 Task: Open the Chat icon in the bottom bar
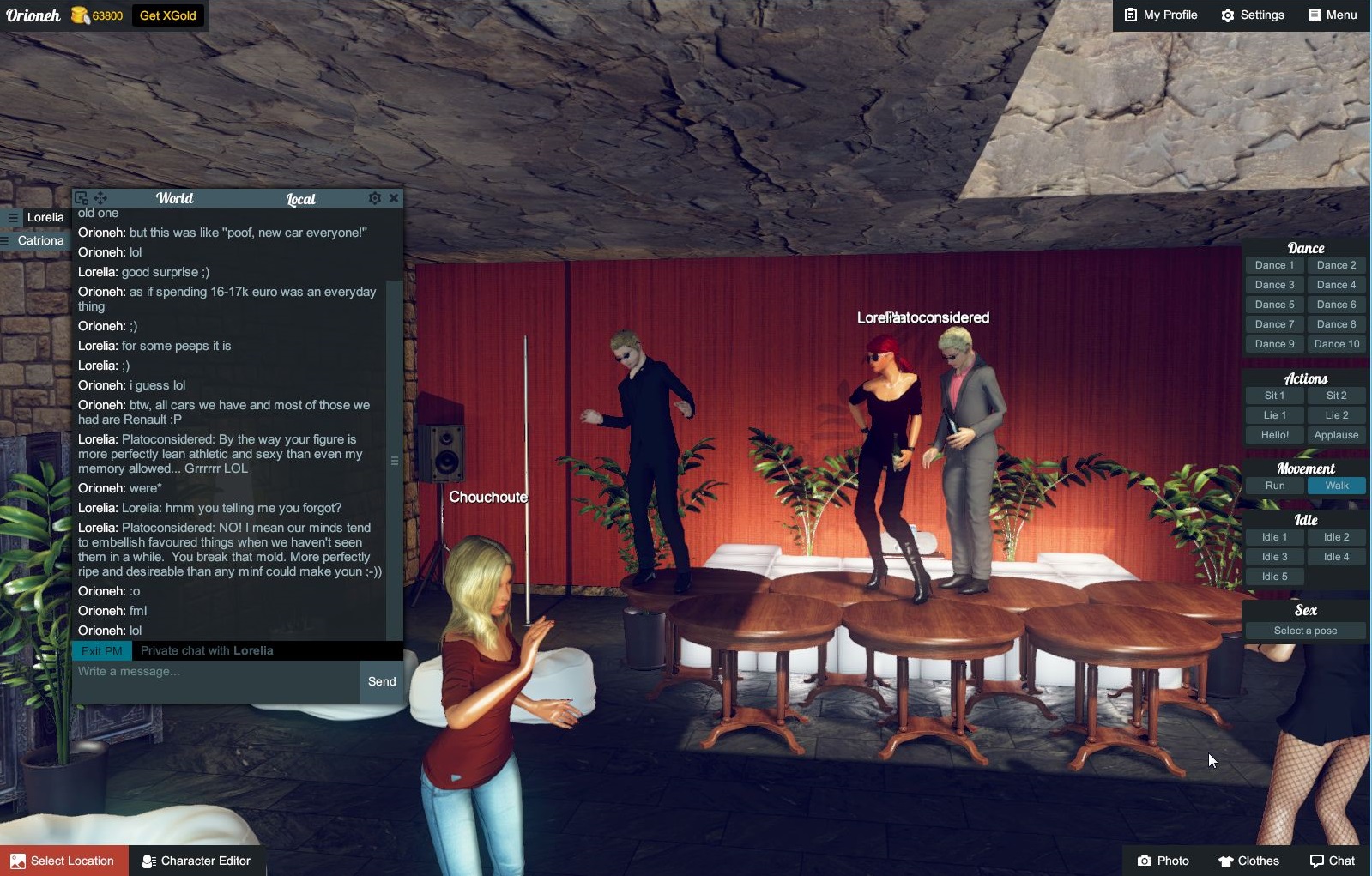coord(1331,861)
